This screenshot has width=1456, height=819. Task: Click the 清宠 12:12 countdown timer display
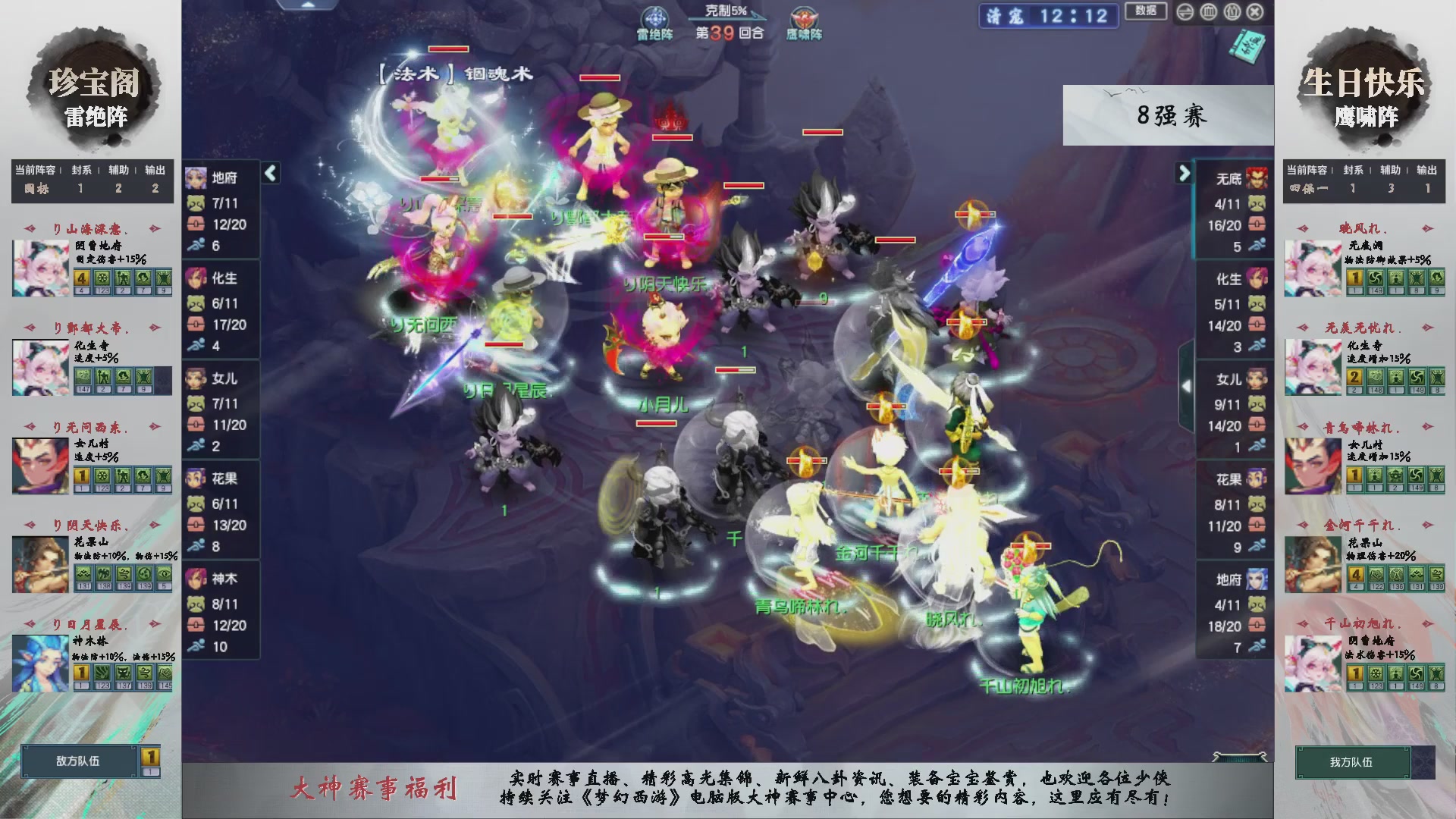(1049, 17)
